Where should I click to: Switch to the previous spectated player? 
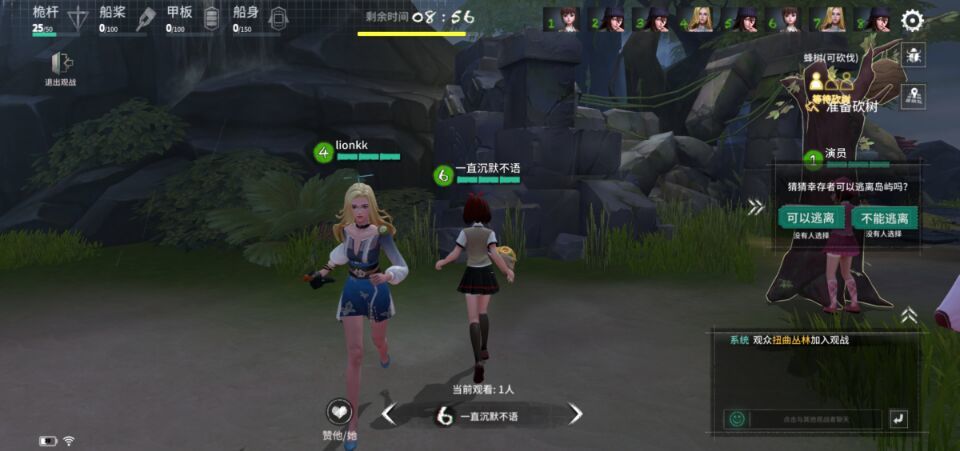pos(389,414)
